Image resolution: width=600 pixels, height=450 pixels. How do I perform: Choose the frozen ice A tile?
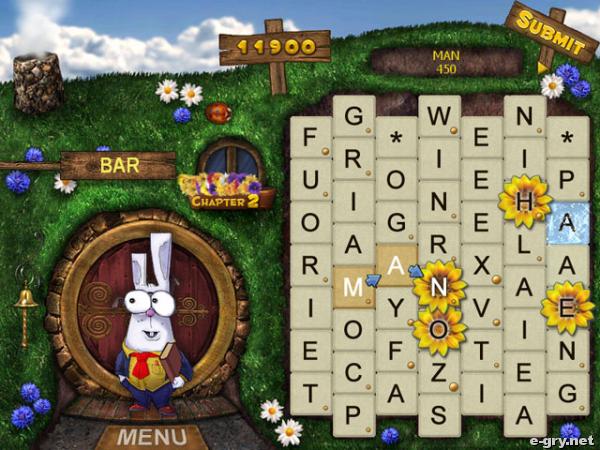pos(567,223)
